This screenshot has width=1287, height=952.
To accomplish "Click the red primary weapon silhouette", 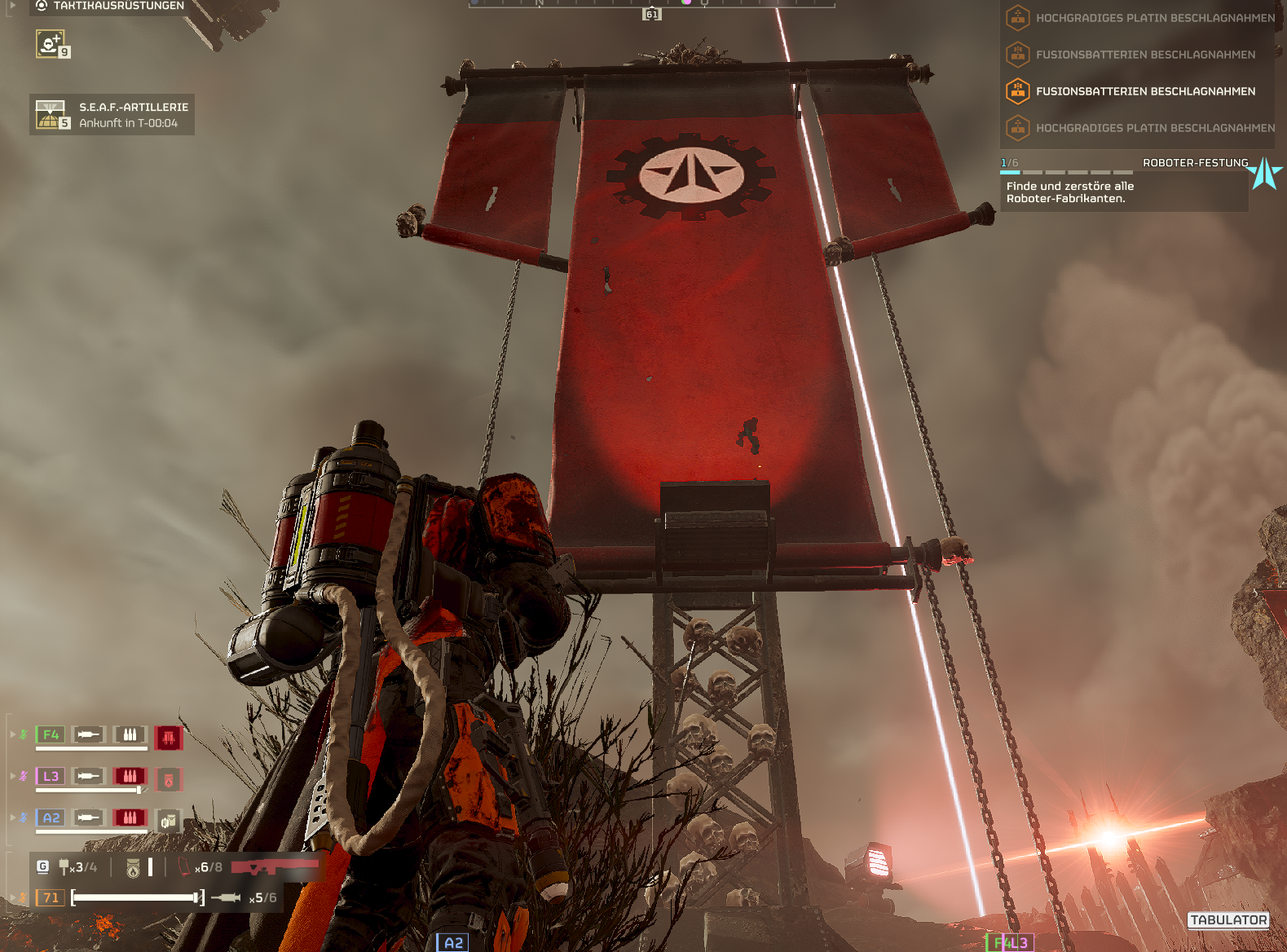I will (275, 866).
